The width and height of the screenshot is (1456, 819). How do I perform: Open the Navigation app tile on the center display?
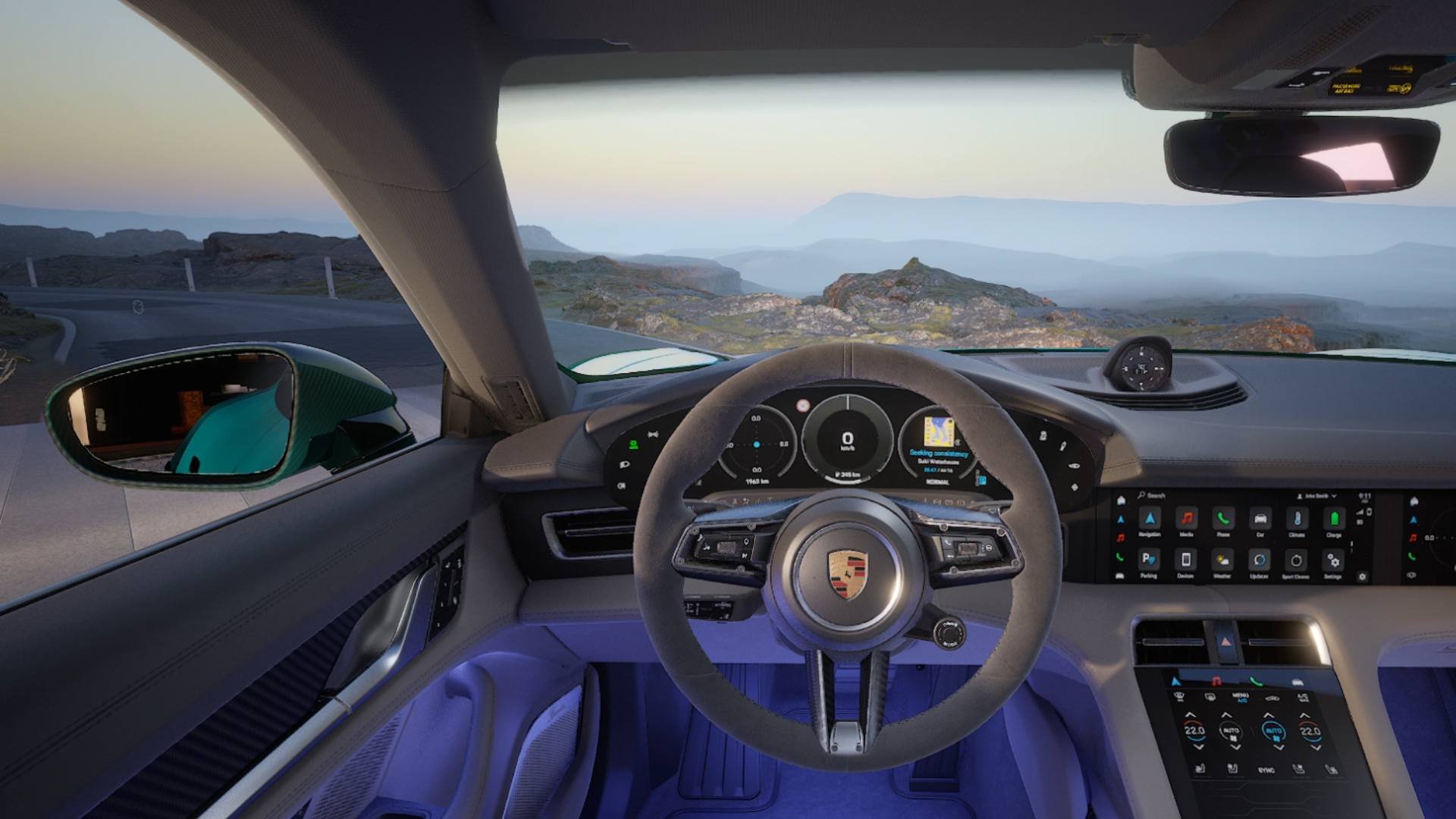[1150, 519]
